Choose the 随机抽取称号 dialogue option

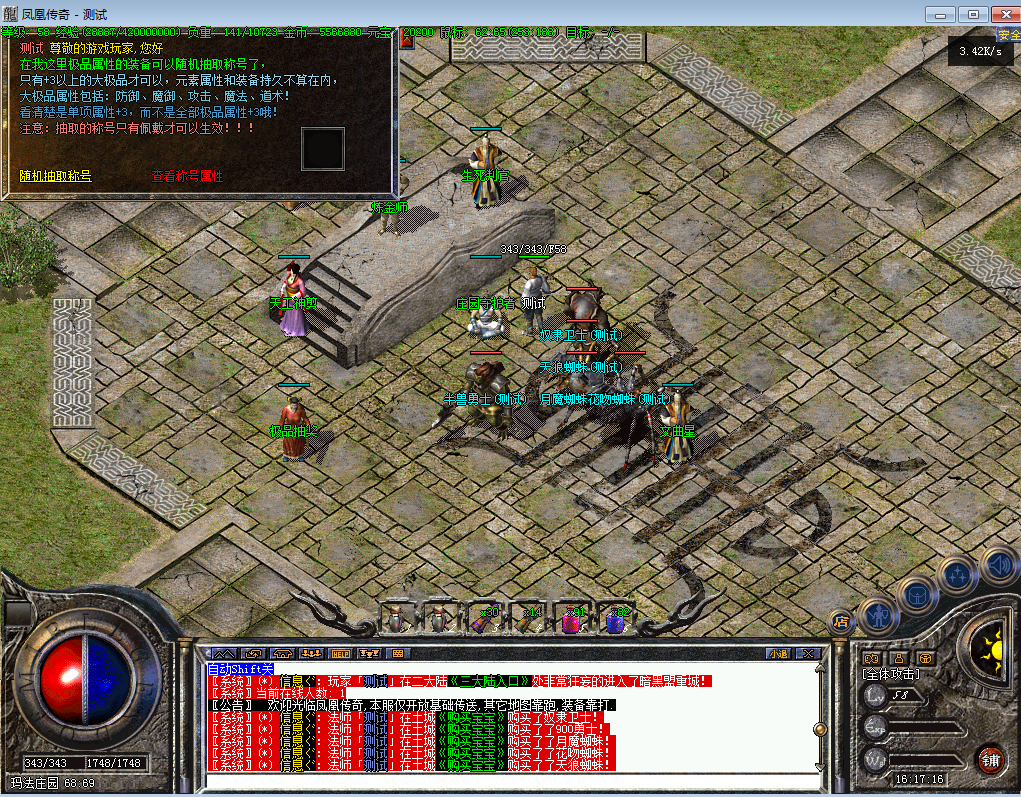point(55,176)
